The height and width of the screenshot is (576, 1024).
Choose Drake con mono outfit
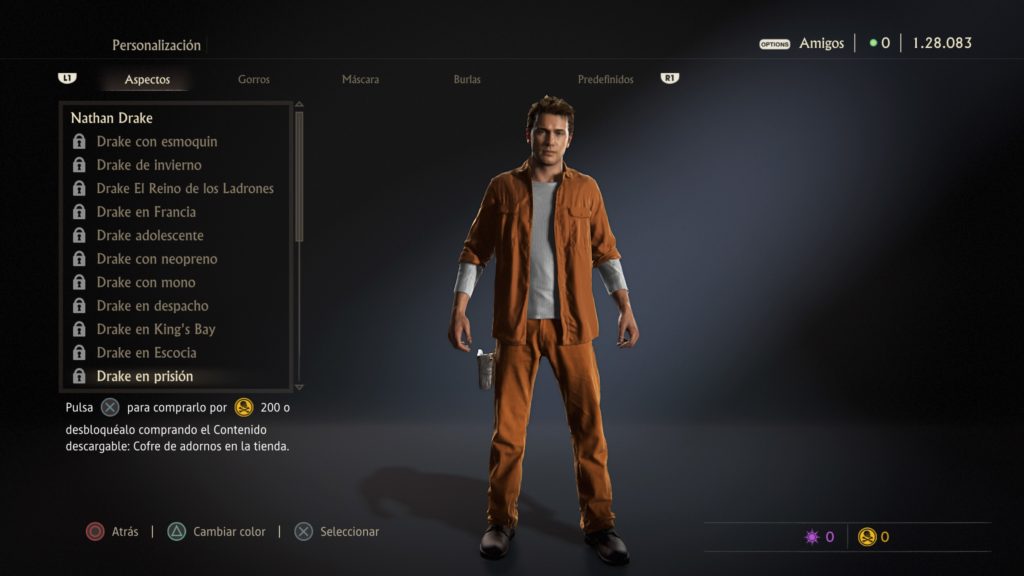pyautogui.click(x=146, y=282)
